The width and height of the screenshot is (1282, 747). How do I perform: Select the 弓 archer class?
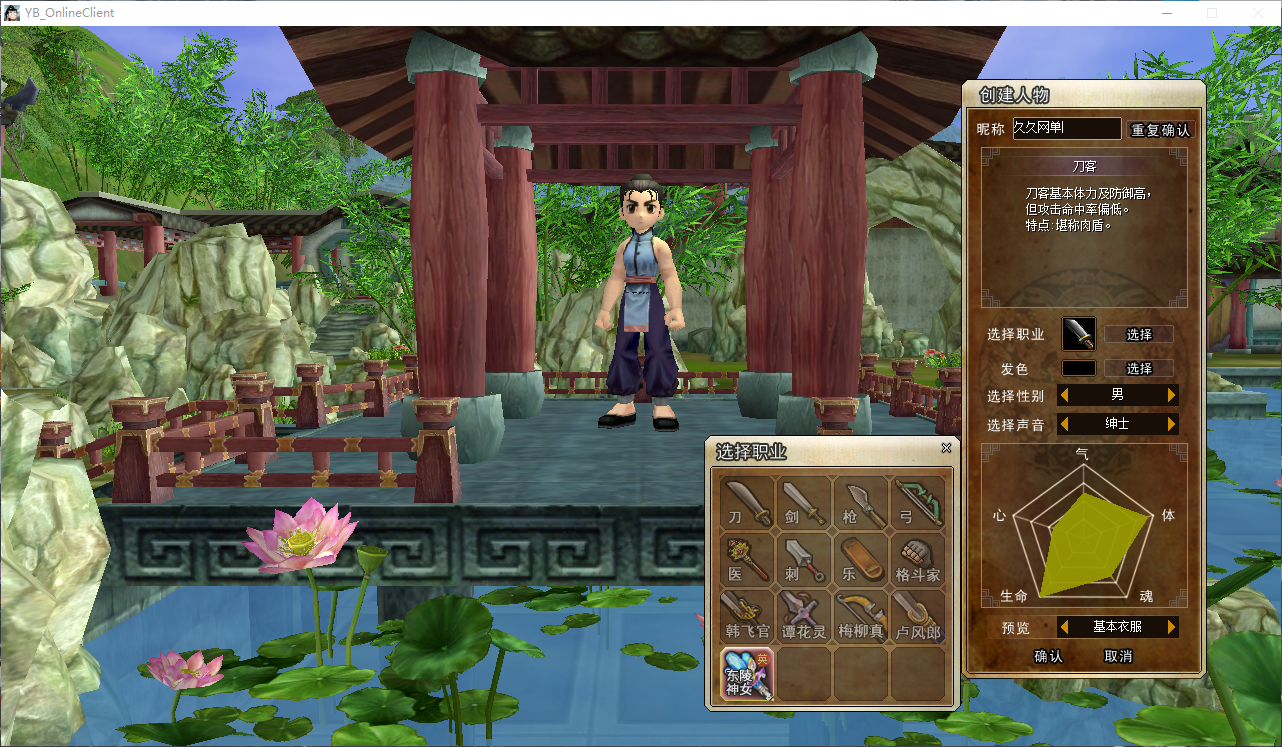[918, 503]
